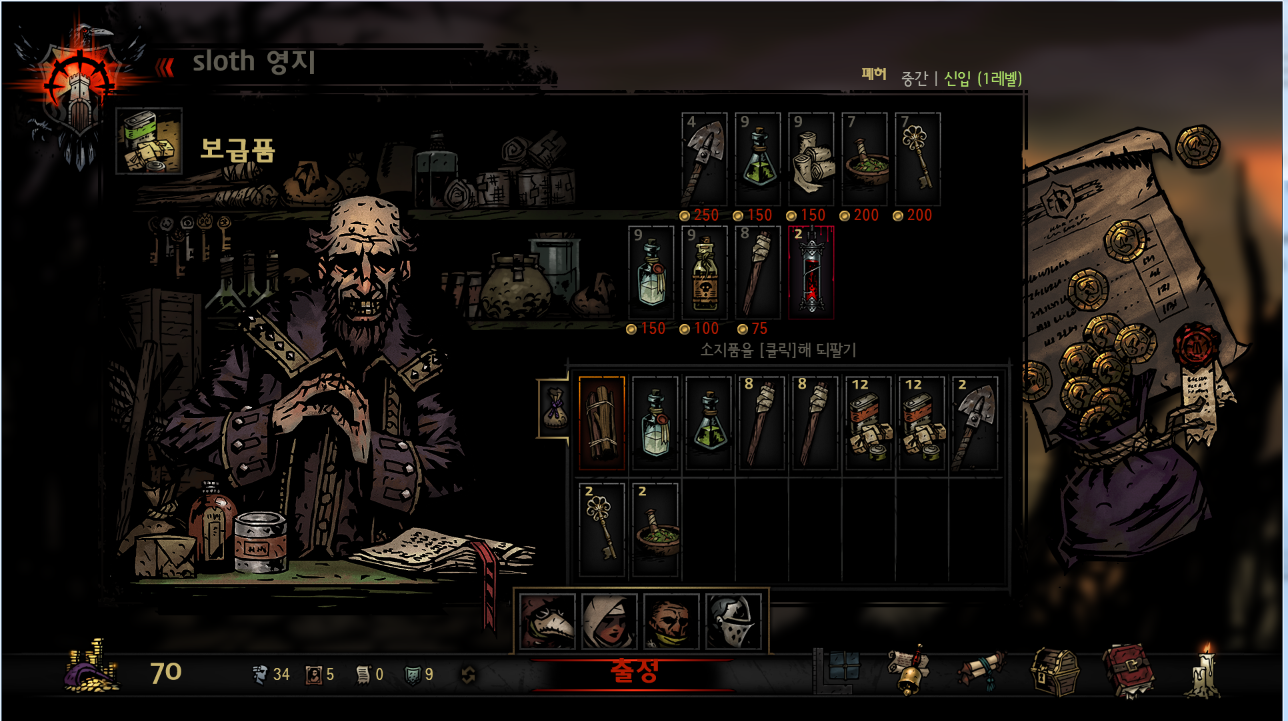Buy medicinal herbs priced at 200 gold
The image size is (1288, 721).
pos(865,160)
